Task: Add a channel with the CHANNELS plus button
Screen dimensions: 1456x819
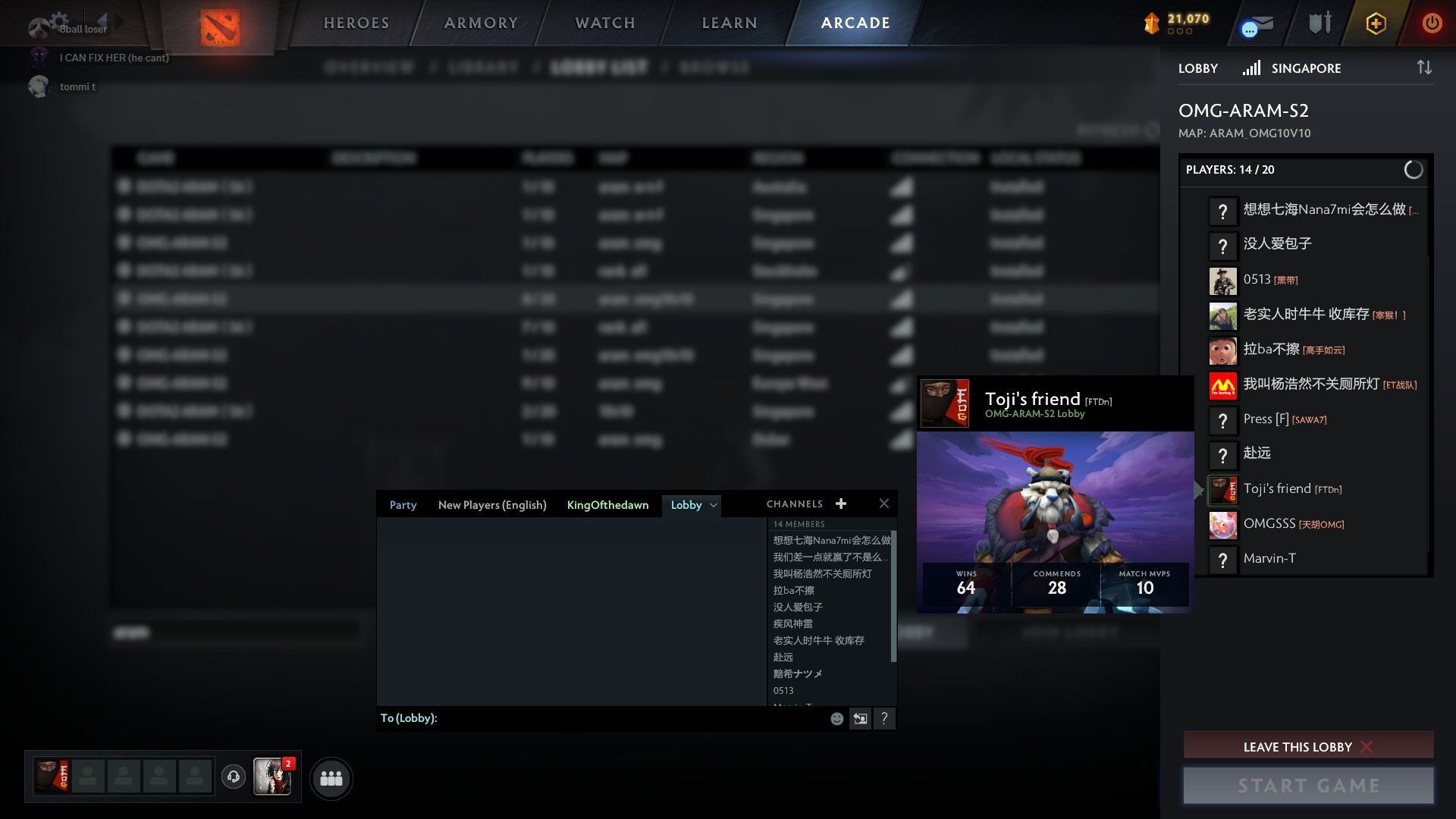Action: (x=840, y=503)
